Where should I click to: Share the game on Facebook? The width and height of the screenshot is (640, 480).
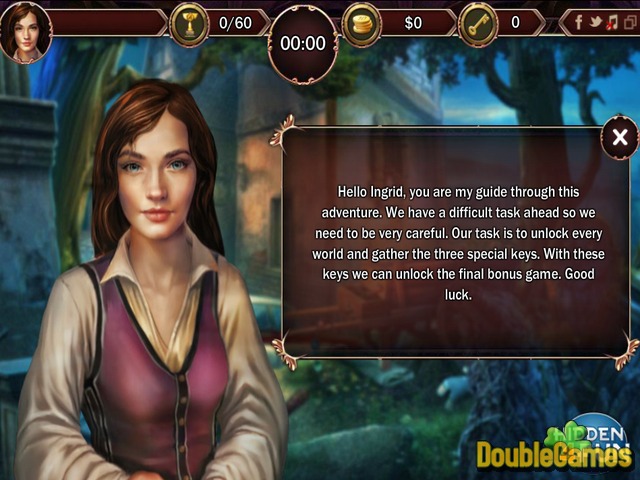tap(579, 21)
